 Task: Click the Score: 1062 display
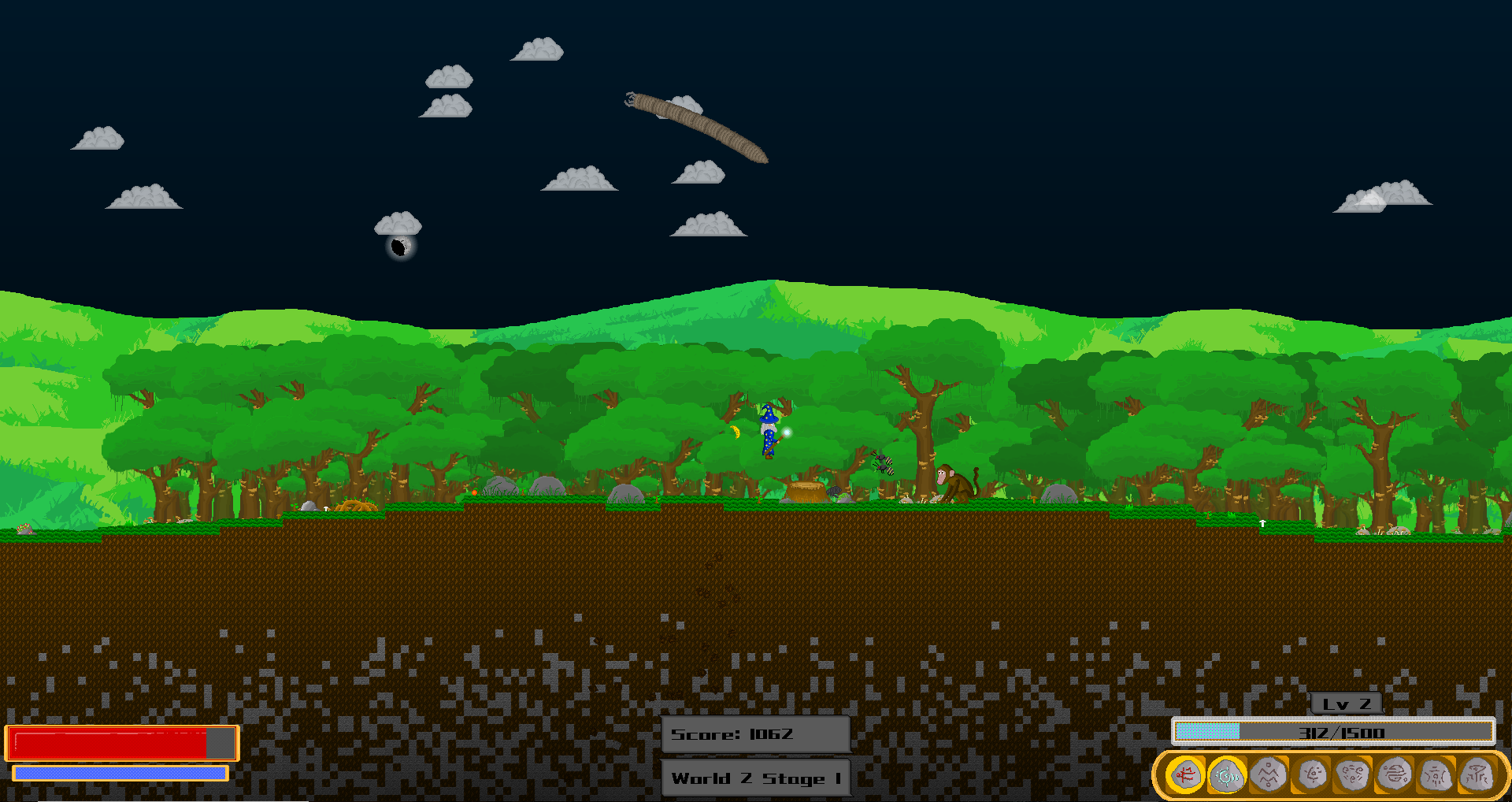tap(755, 734)
